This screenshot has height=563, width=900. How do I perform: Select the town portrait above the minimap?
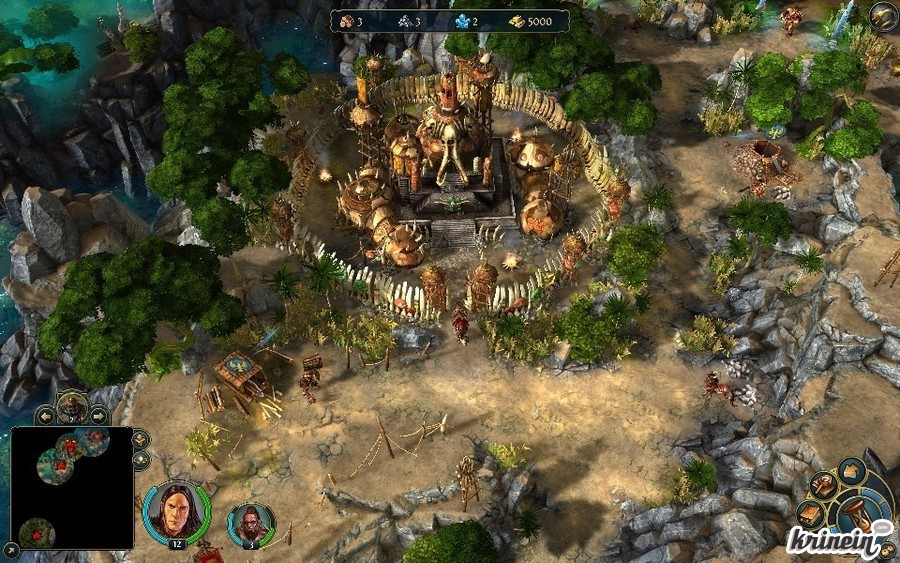pos(72,406)
